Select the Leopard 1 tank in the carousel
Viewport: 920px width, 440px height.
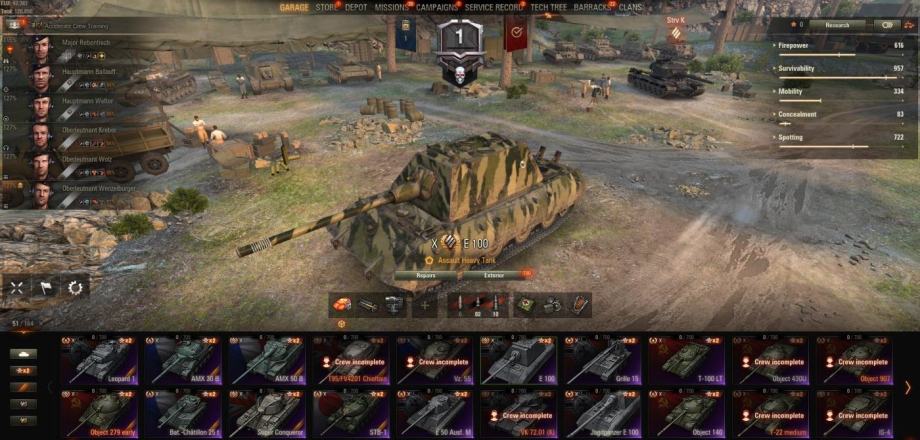click(101, 361)
